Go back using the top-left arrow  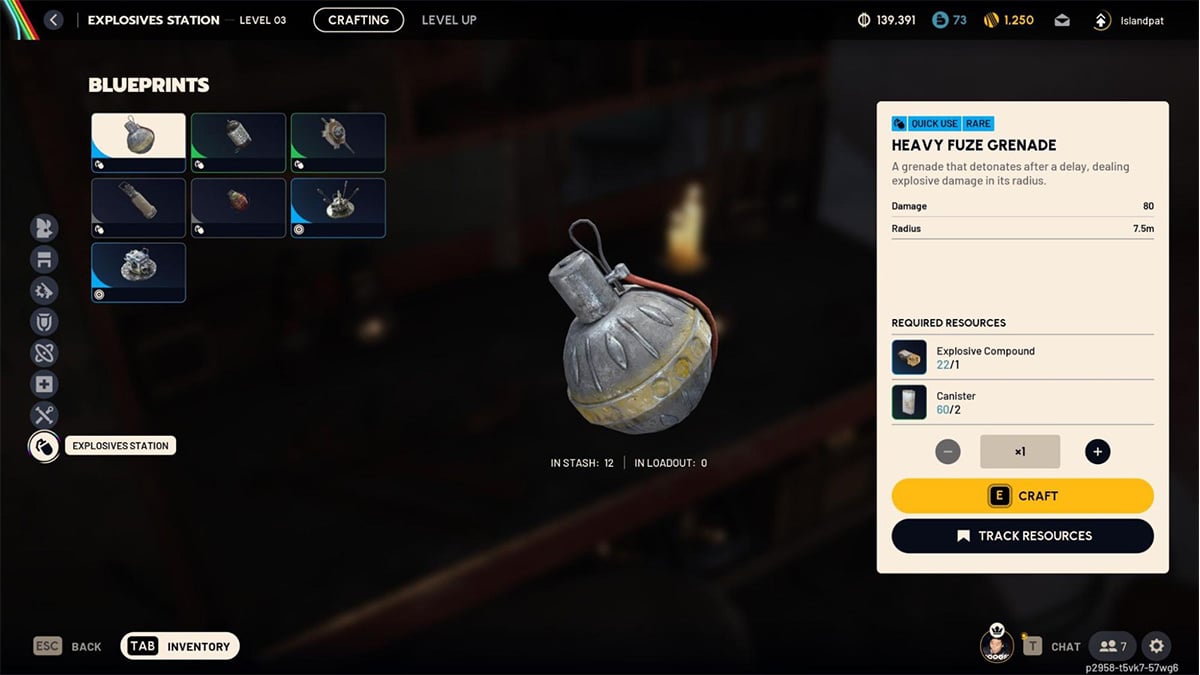(54, 20)
